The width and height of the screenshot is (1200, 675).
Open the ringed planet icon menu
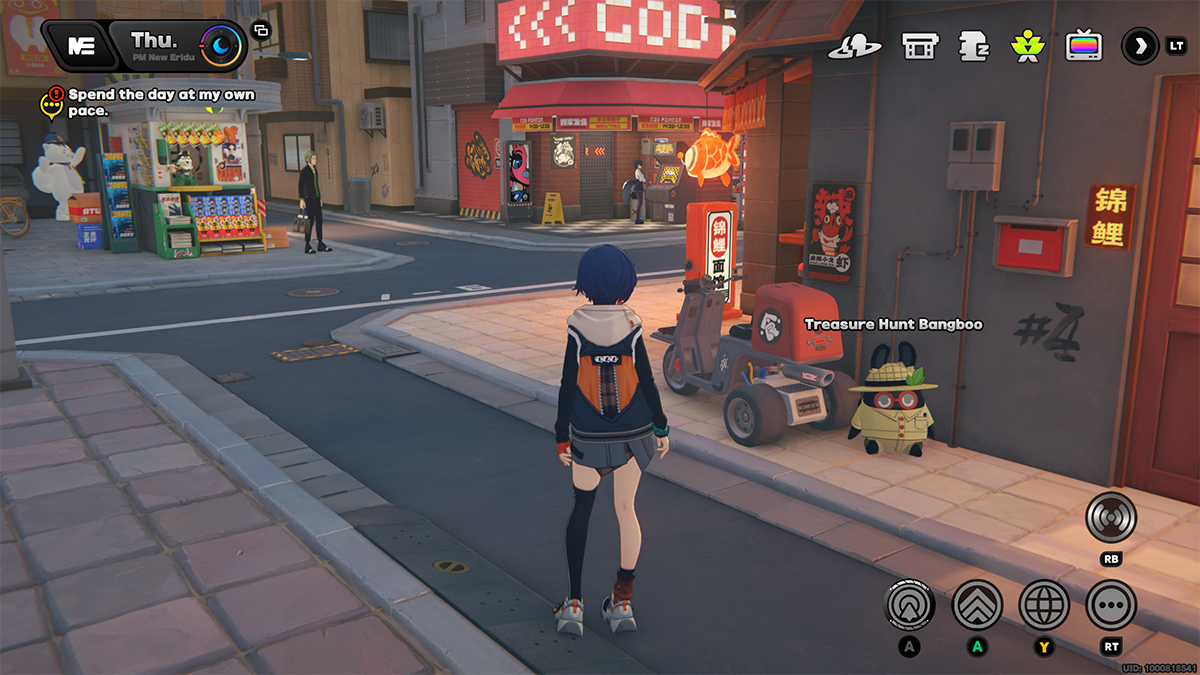click(x=860, y=46)
